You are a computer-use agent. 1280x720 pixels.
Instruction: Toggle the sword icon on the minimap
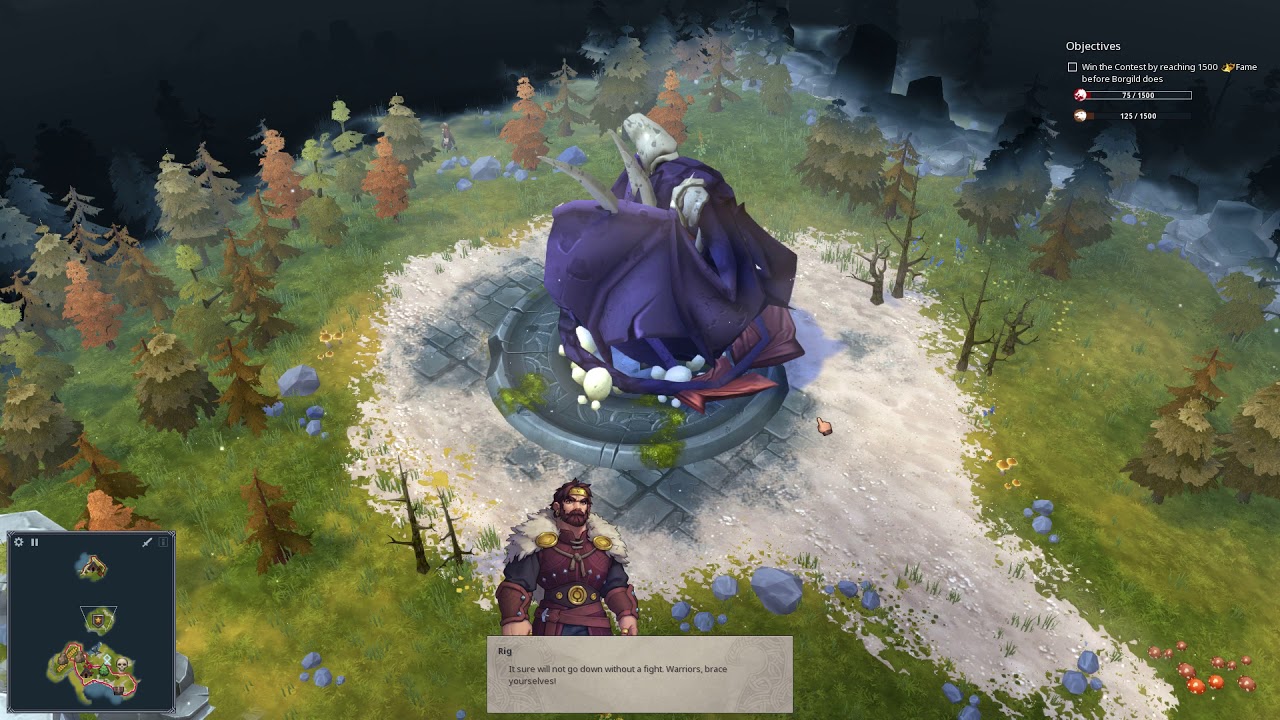point(147,542)
